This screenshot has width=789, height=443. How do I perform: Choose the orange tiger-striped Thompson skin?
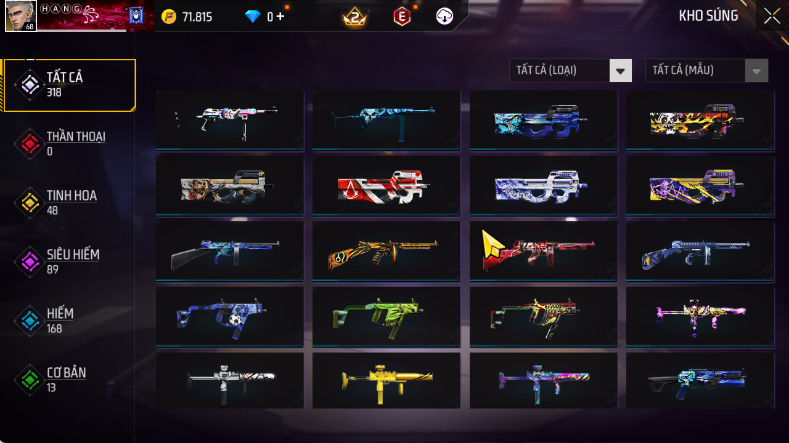[x=386, y=250]
